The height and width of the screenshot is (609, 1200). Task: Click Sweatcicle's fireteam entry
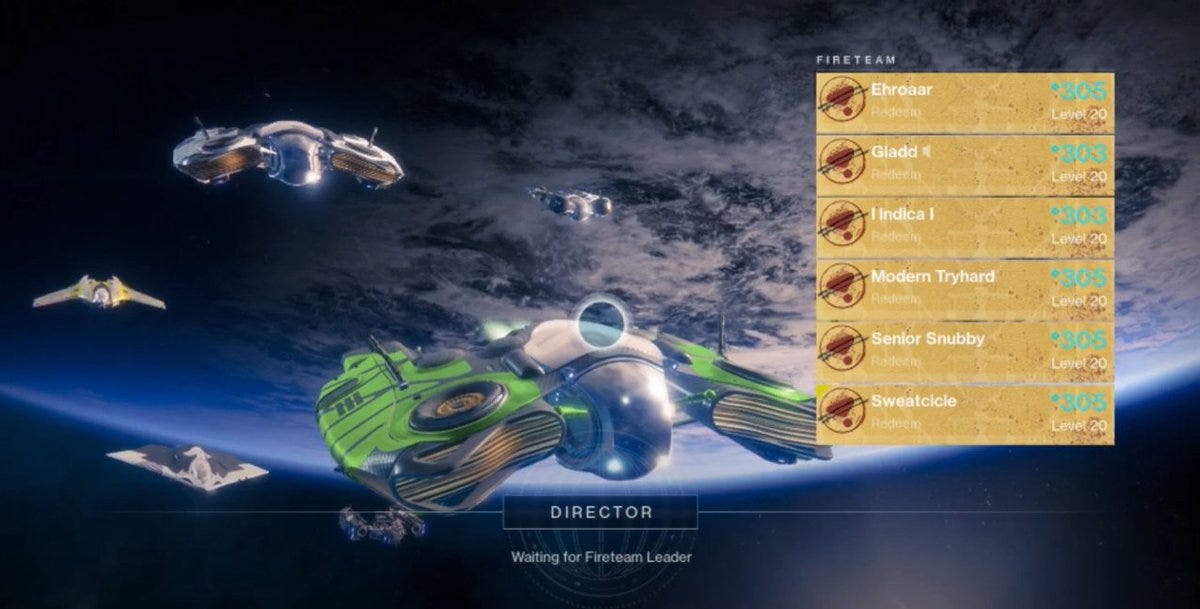[x=965, y=413]
